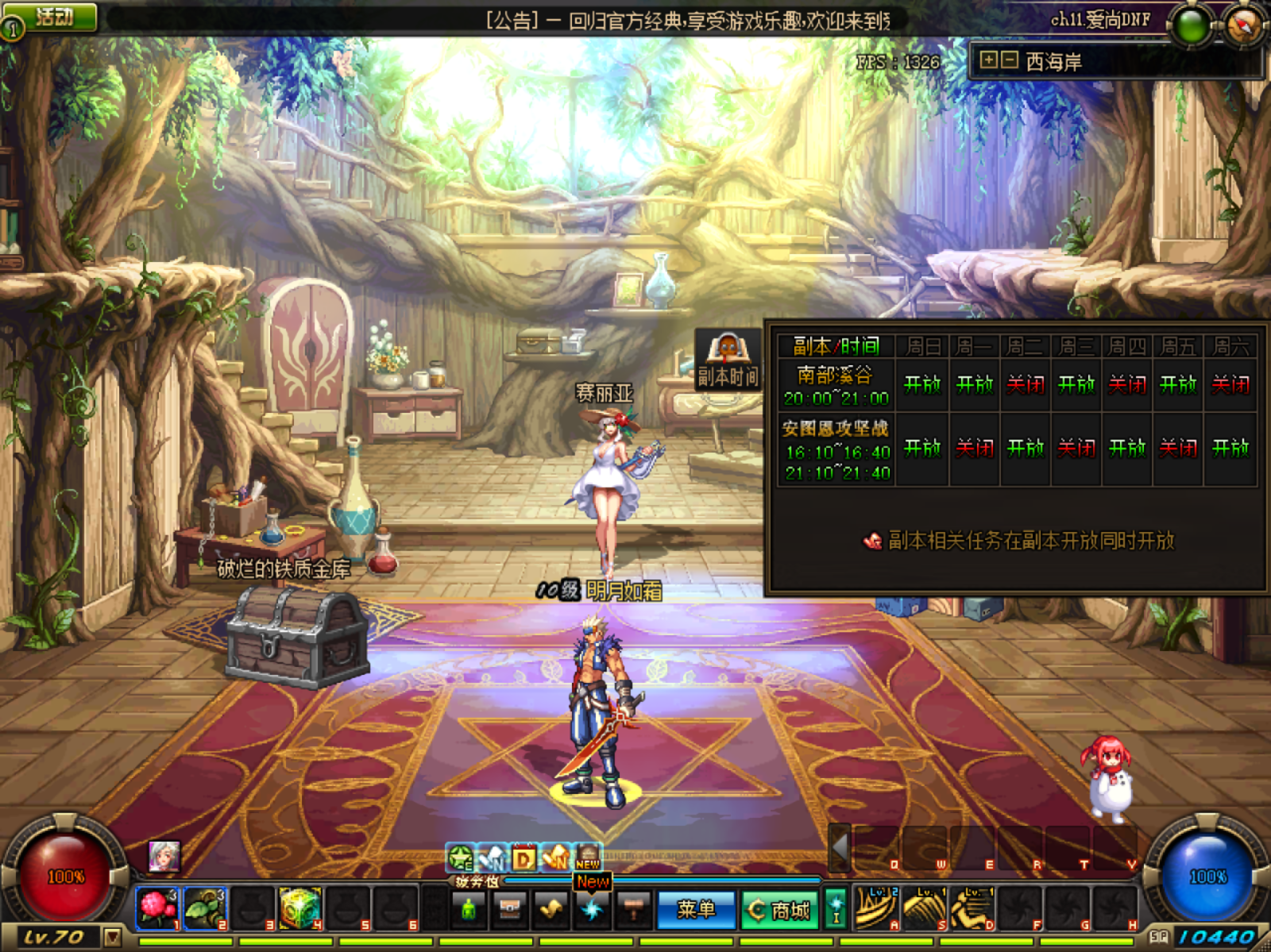Click the map minus zoom button
The height and width of the screenshot is (952, 1271).
[x=1008, y=60]
